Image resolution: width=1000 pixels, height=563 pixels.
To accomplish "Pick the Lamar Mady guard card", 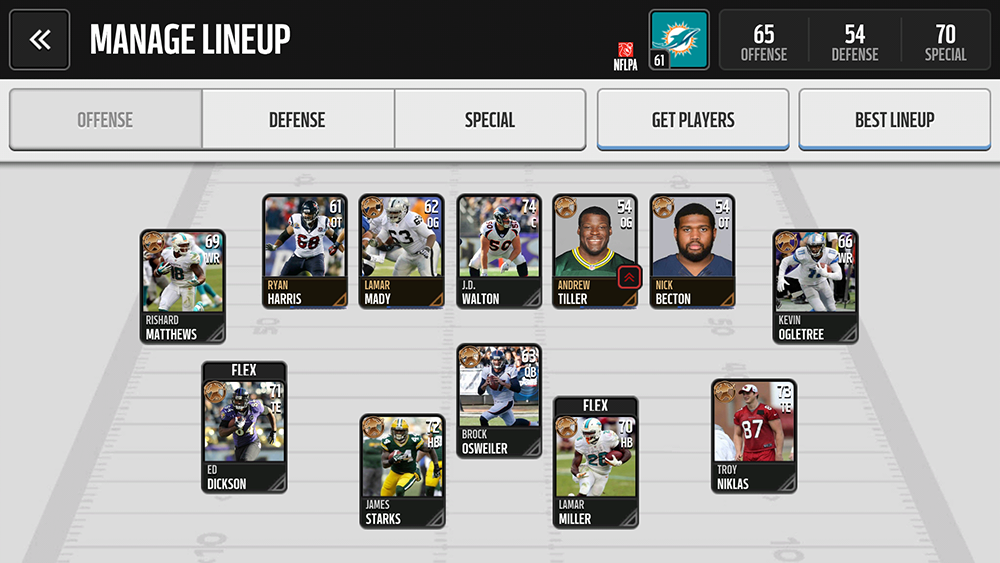I will (402, 251).
